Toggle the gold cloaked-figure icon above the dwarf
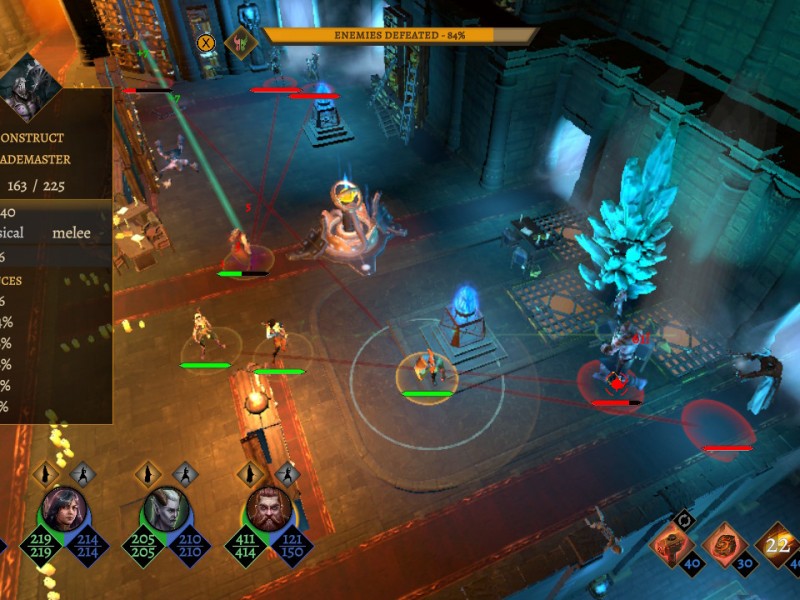 tap(251, 473)
